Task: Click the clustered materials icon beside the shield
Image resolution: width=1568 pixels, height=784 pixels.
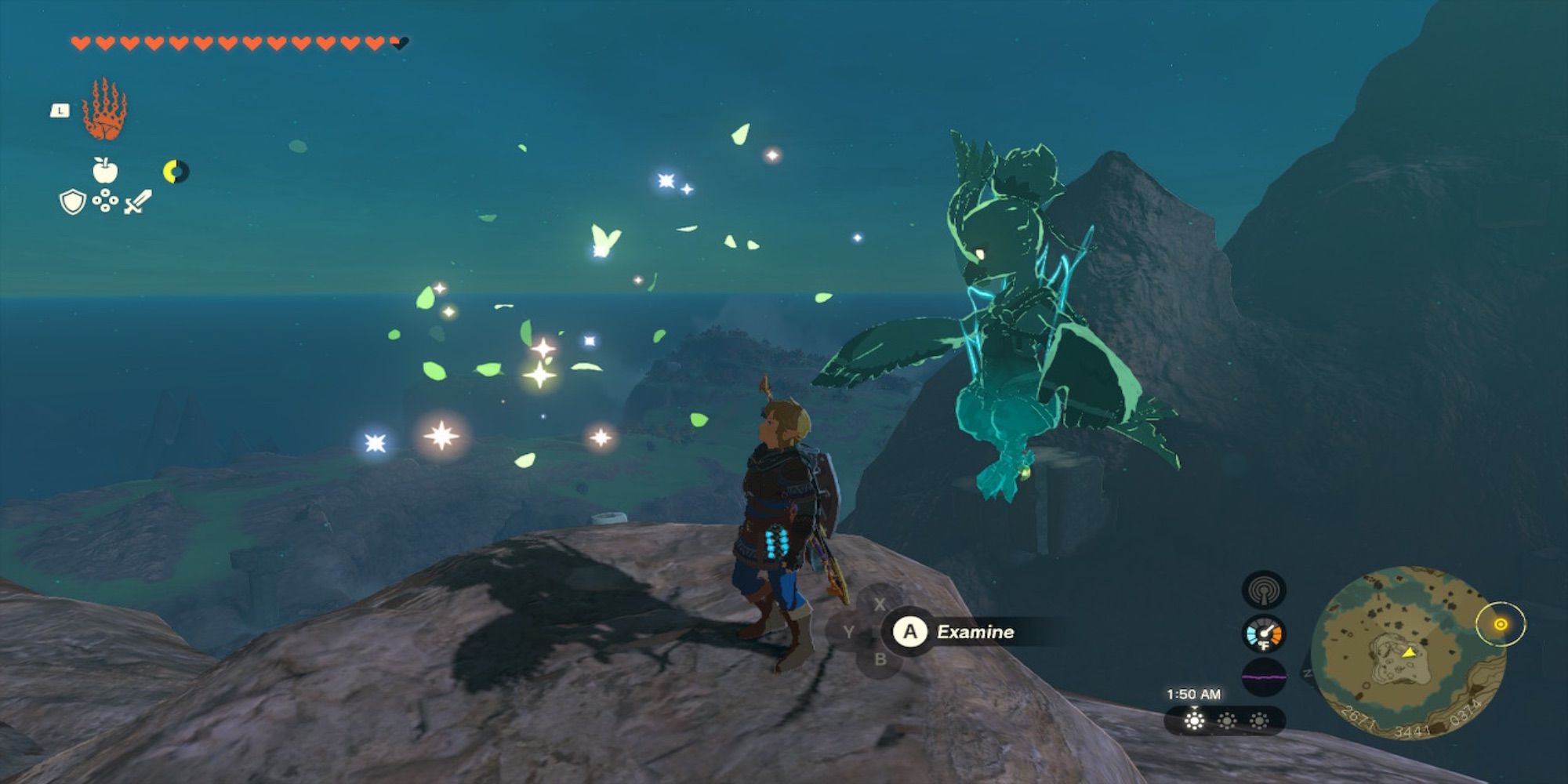Action: (105, 201)
